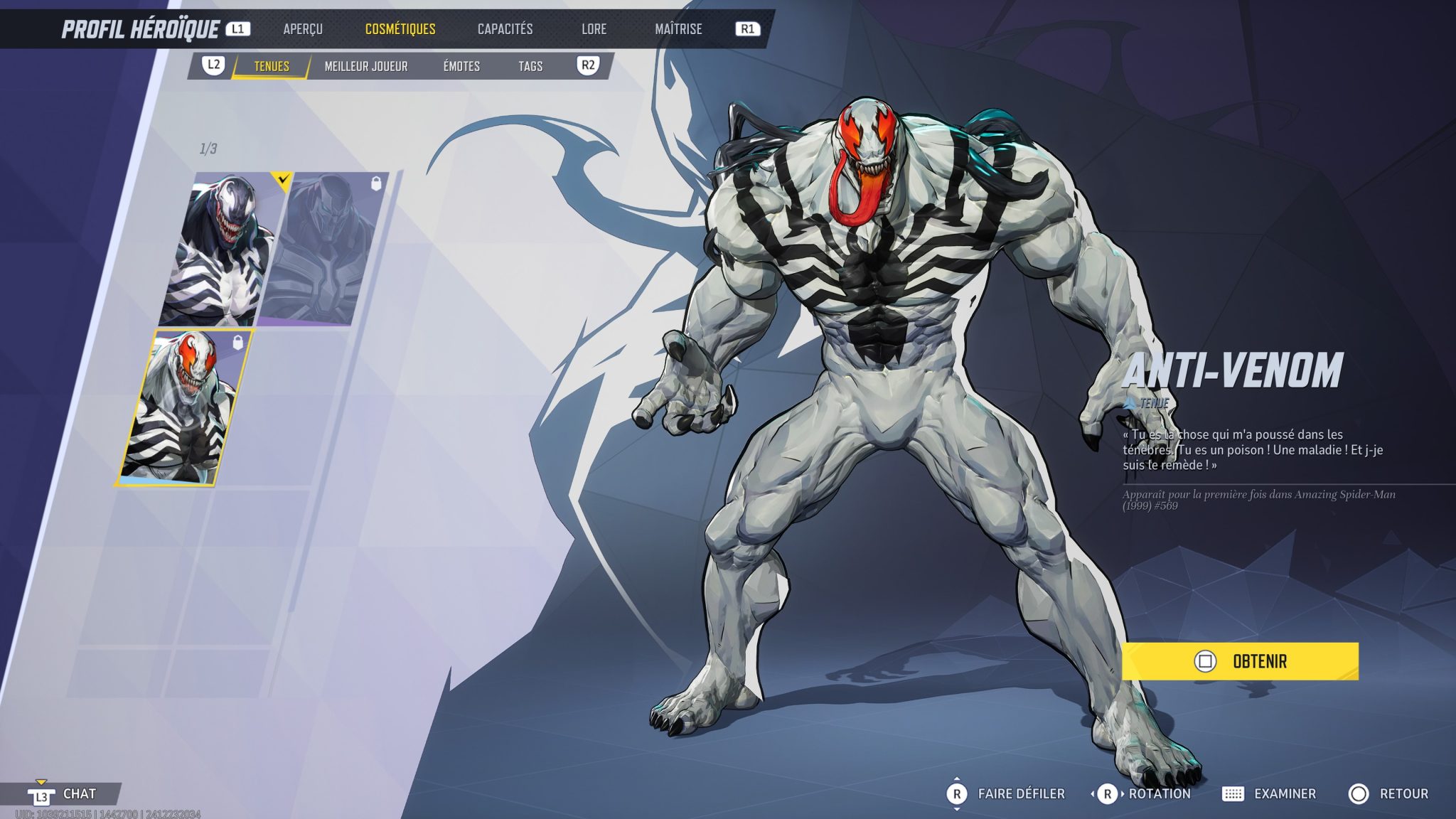
Task: Open the Lore tab
Action: click(x=595, y=29)
